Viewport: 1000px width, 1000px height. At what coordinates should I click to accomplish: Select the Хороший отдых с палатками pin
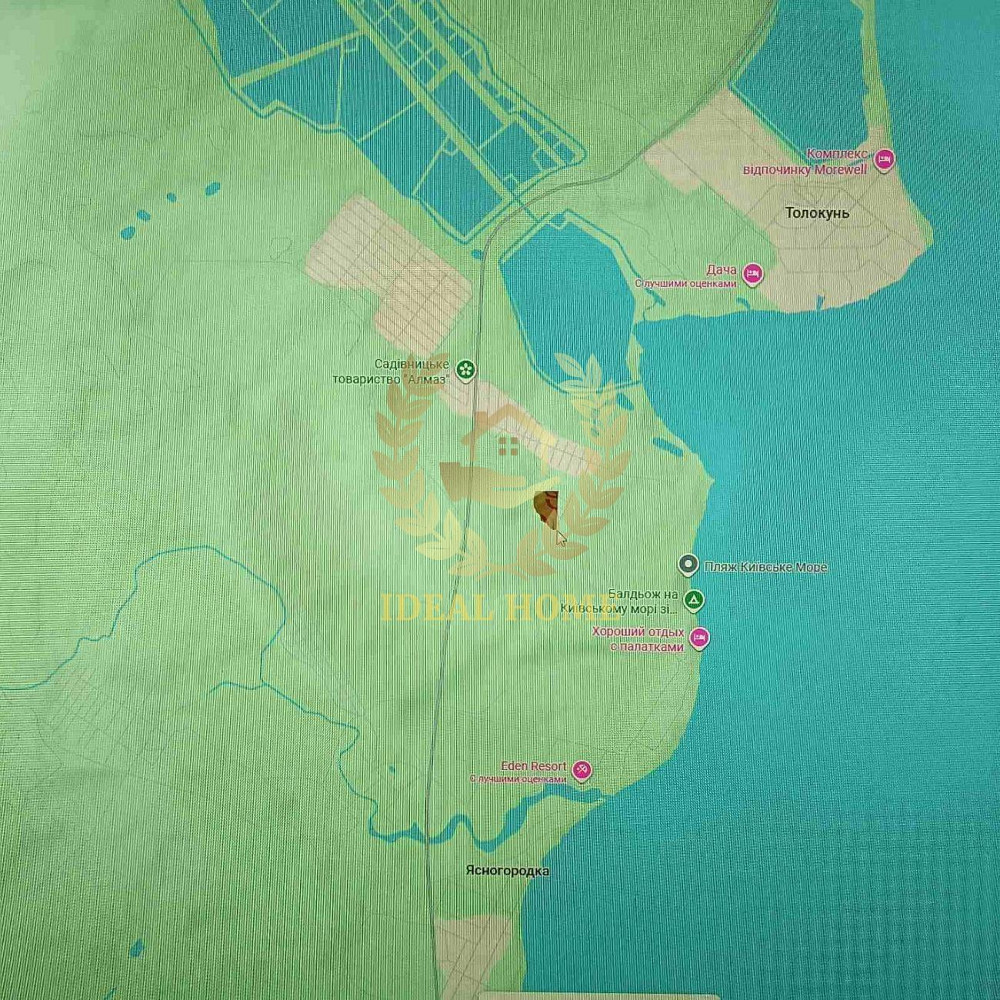700,637
